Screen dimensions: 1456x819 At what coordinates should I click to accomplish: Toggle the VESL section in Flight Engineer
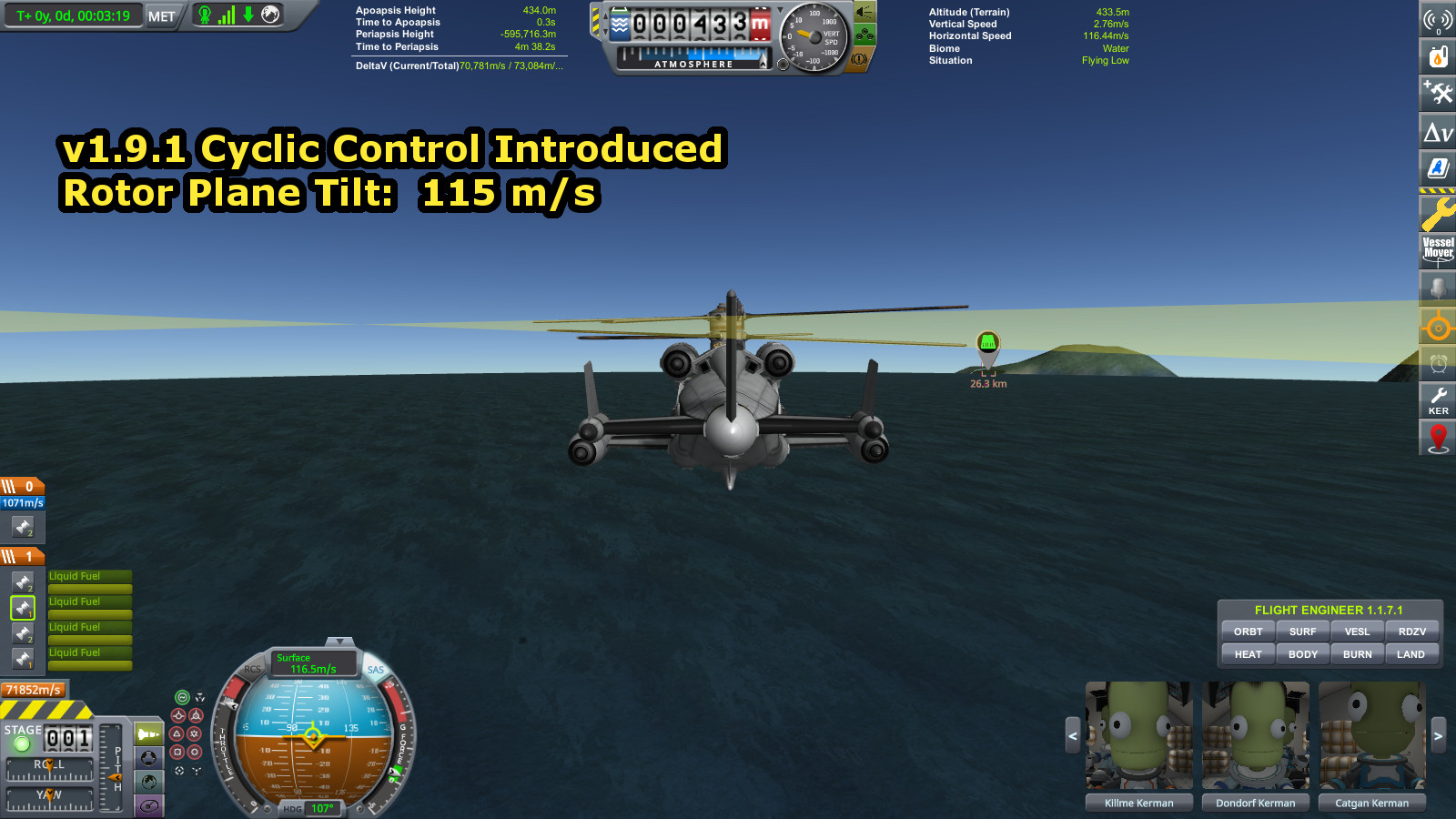tap(1357, 632)
